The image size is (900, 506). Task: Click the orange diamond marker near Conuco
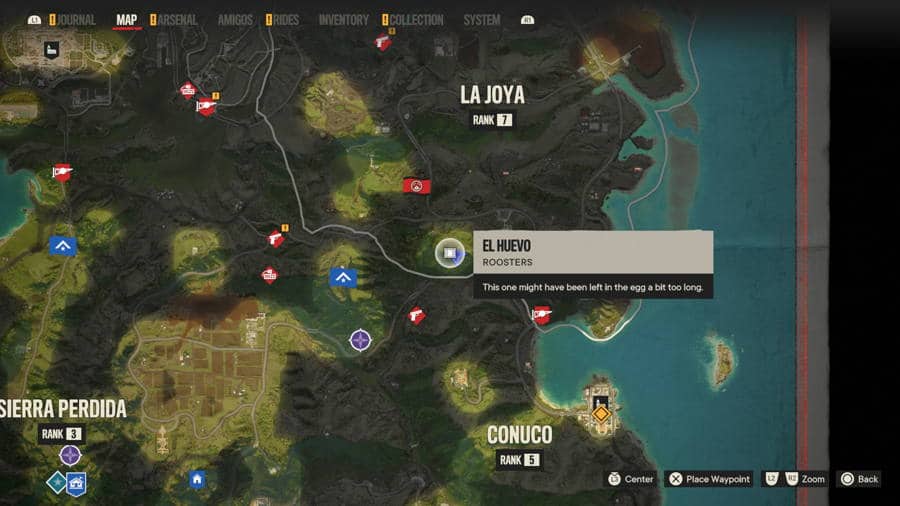pos(601,412)
